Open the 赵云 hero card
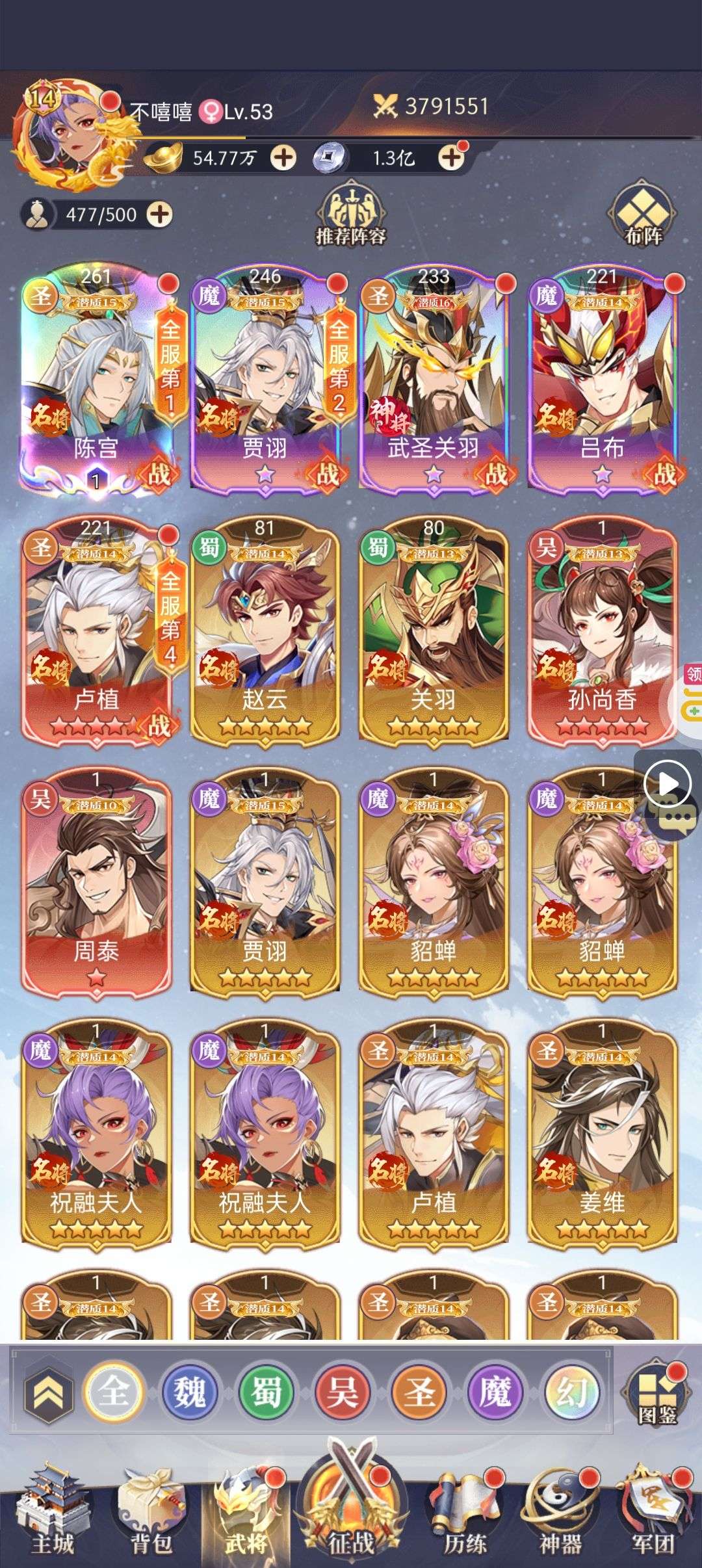The image size is (702, 1568). point(265,629)
